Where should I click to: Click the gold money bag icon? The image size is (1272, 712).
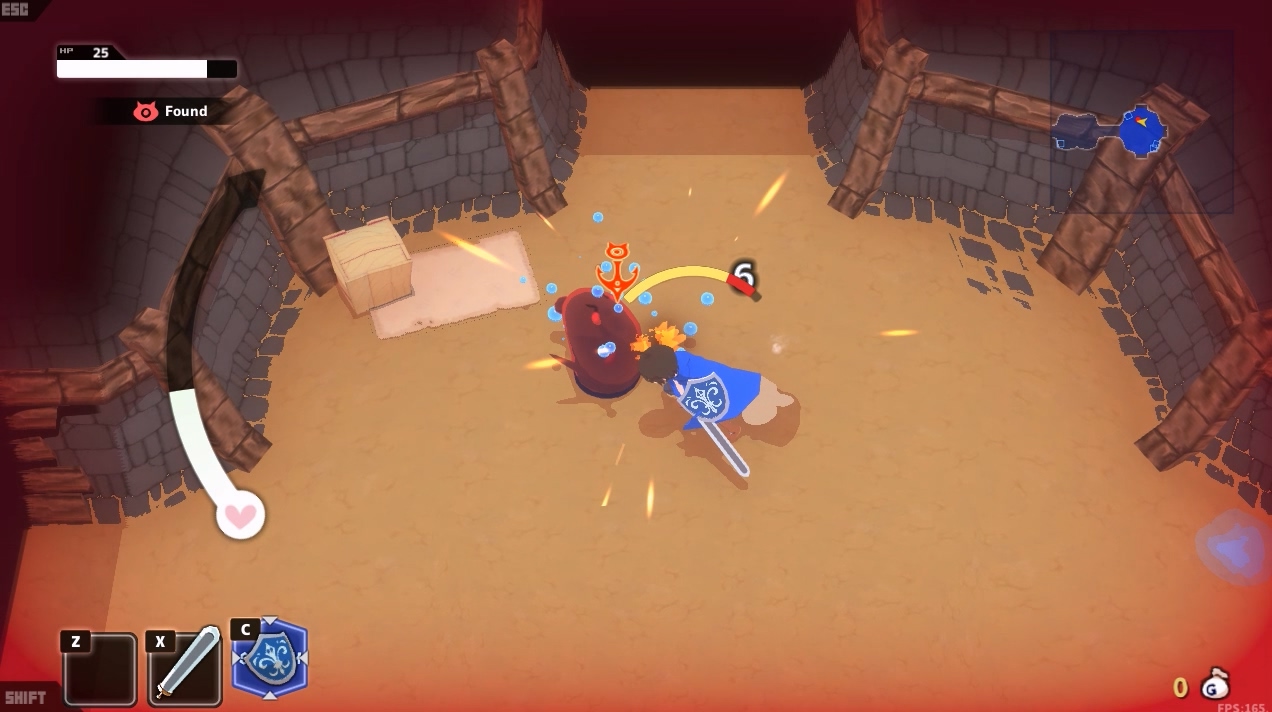coord(1214,685)
